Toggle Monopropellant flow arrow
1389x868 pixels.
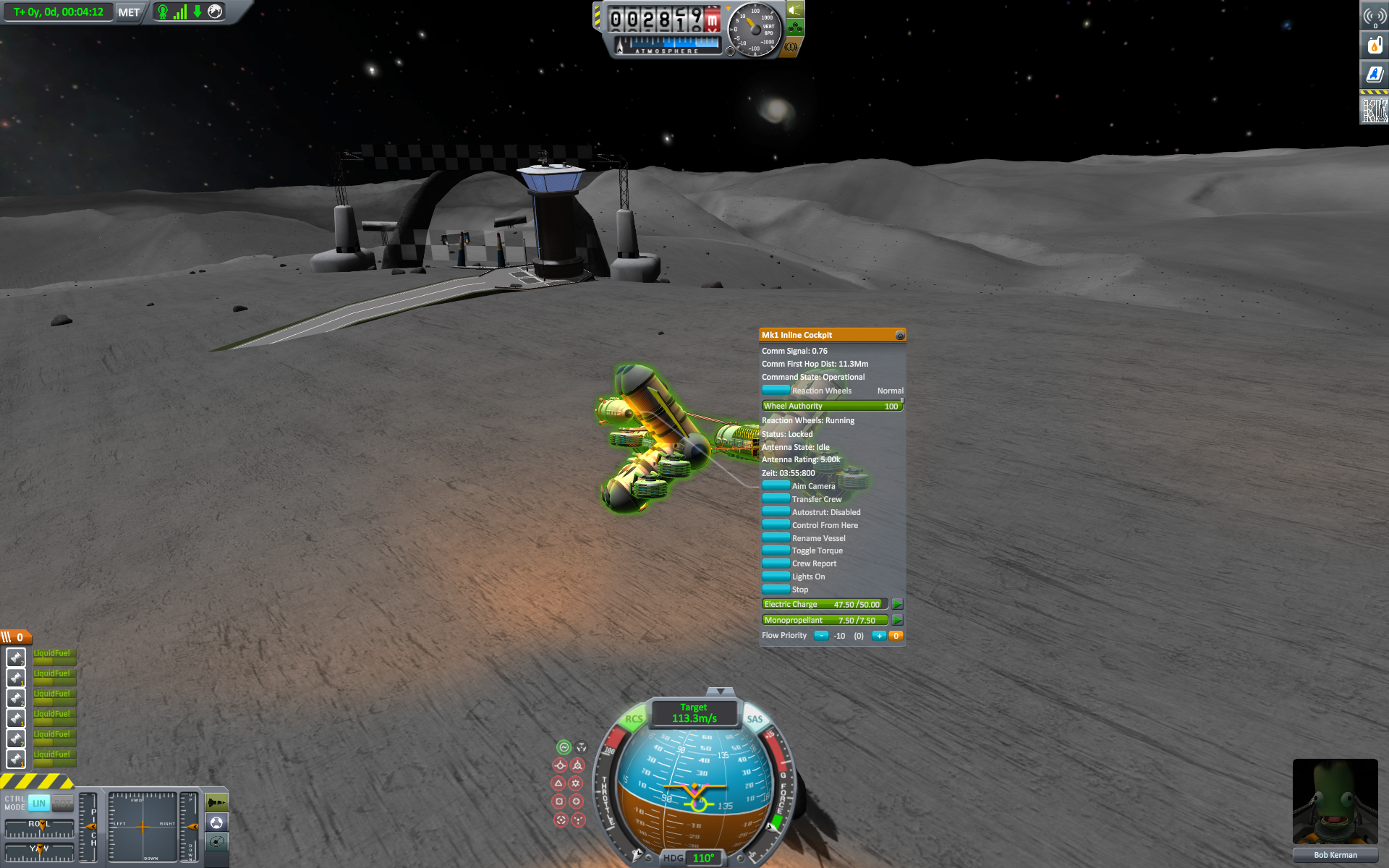(x=897, y=620)
